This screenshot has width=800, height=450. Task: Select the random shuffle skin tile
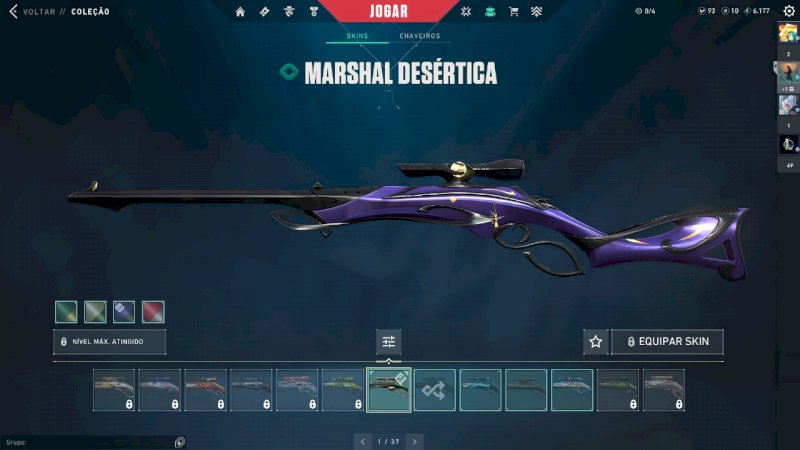pos(435,390)
